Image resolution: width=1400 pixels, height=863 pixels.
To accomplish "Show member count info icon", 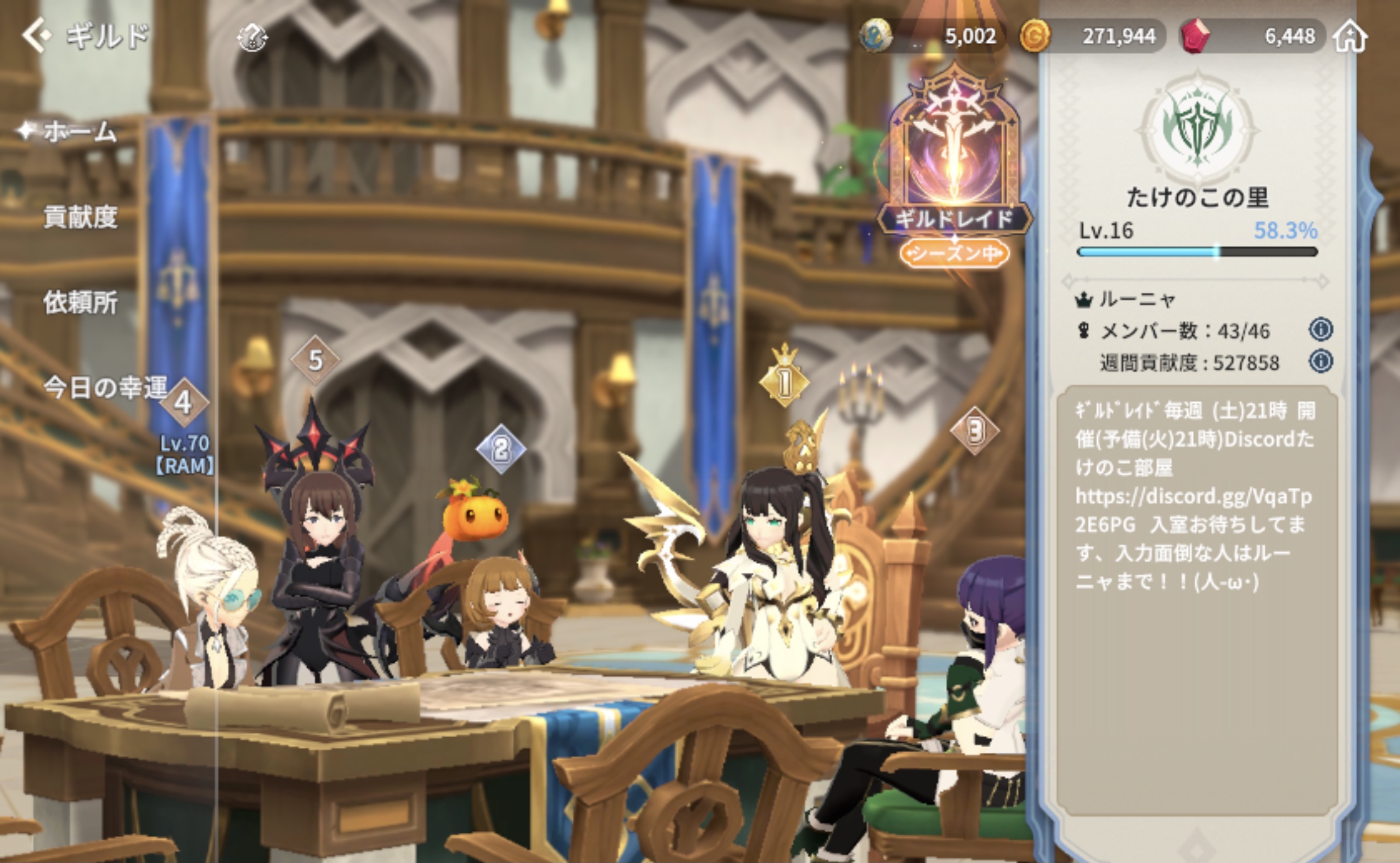I will click(x=1321, y=329).
